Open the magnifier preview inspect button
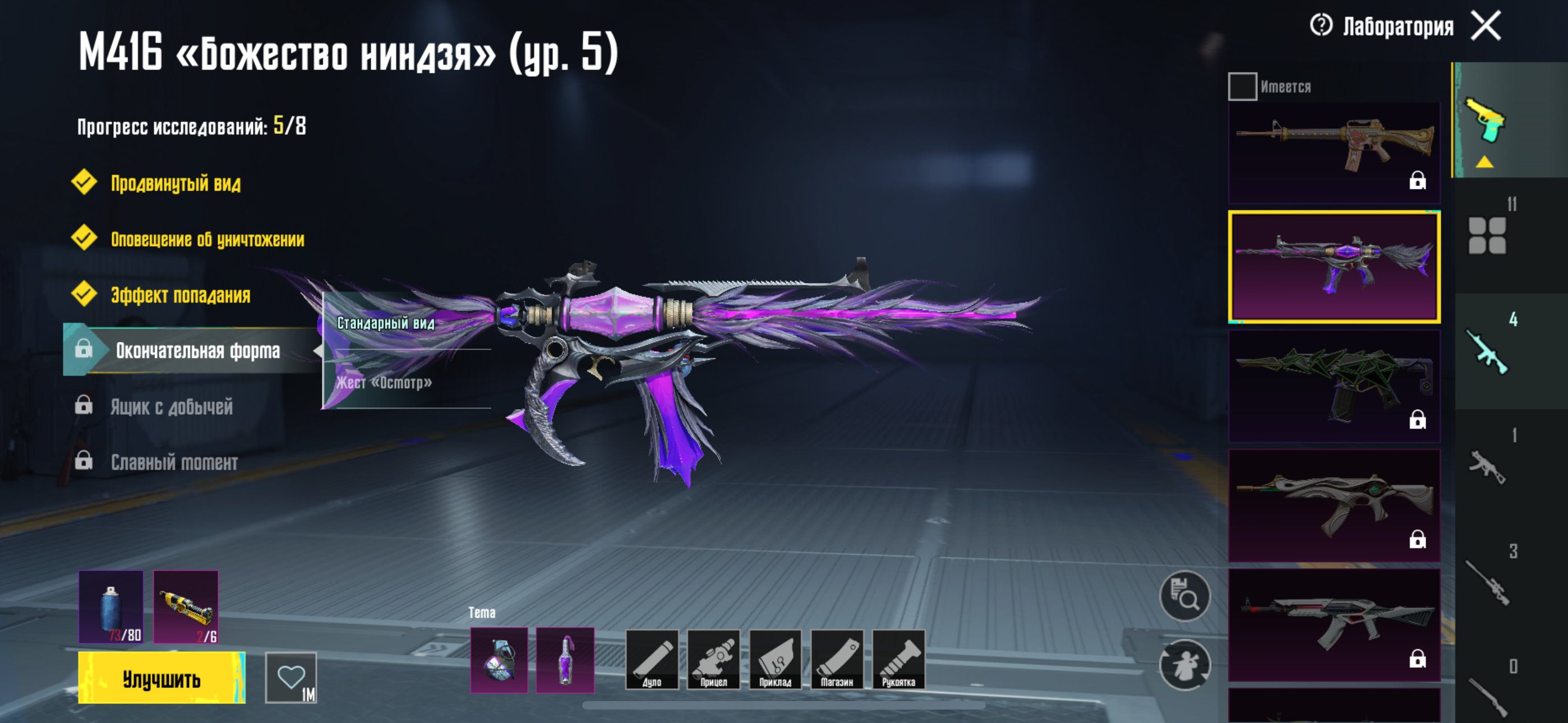This screenshot has width=1568, height=723. tap(1184, 596)
